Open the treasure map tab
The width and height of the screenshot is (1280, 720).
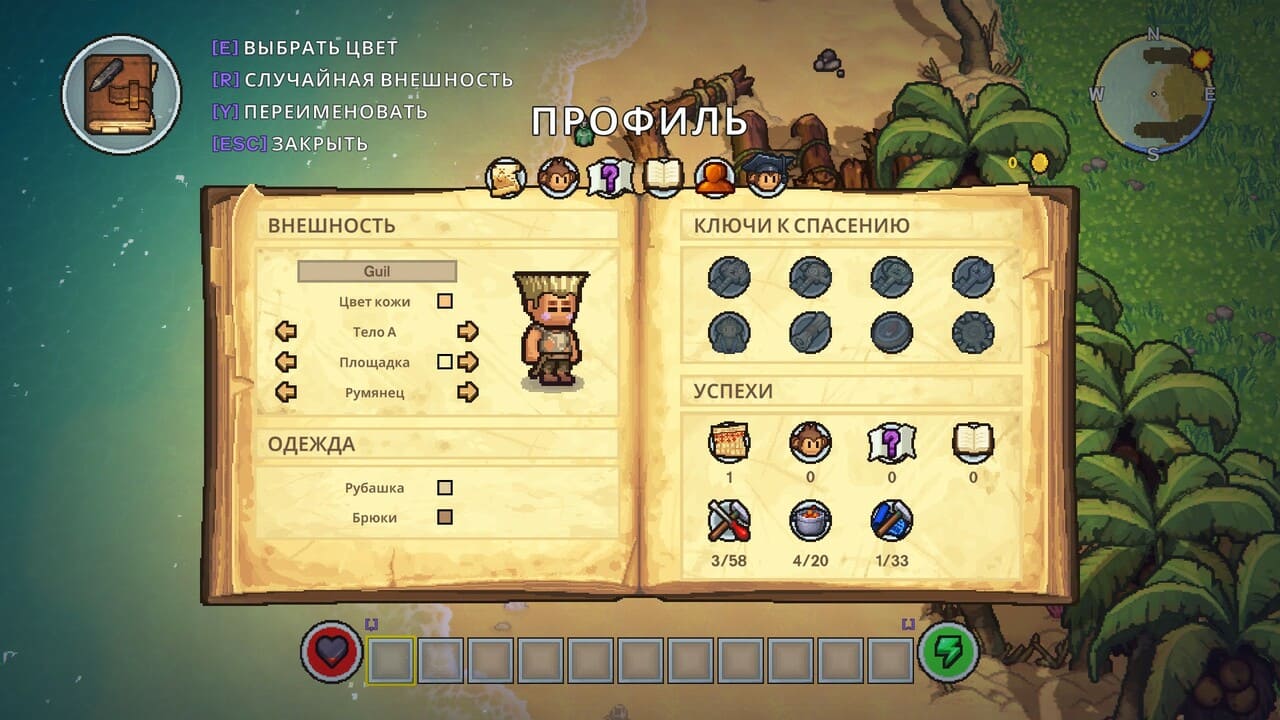pos(506,178)
